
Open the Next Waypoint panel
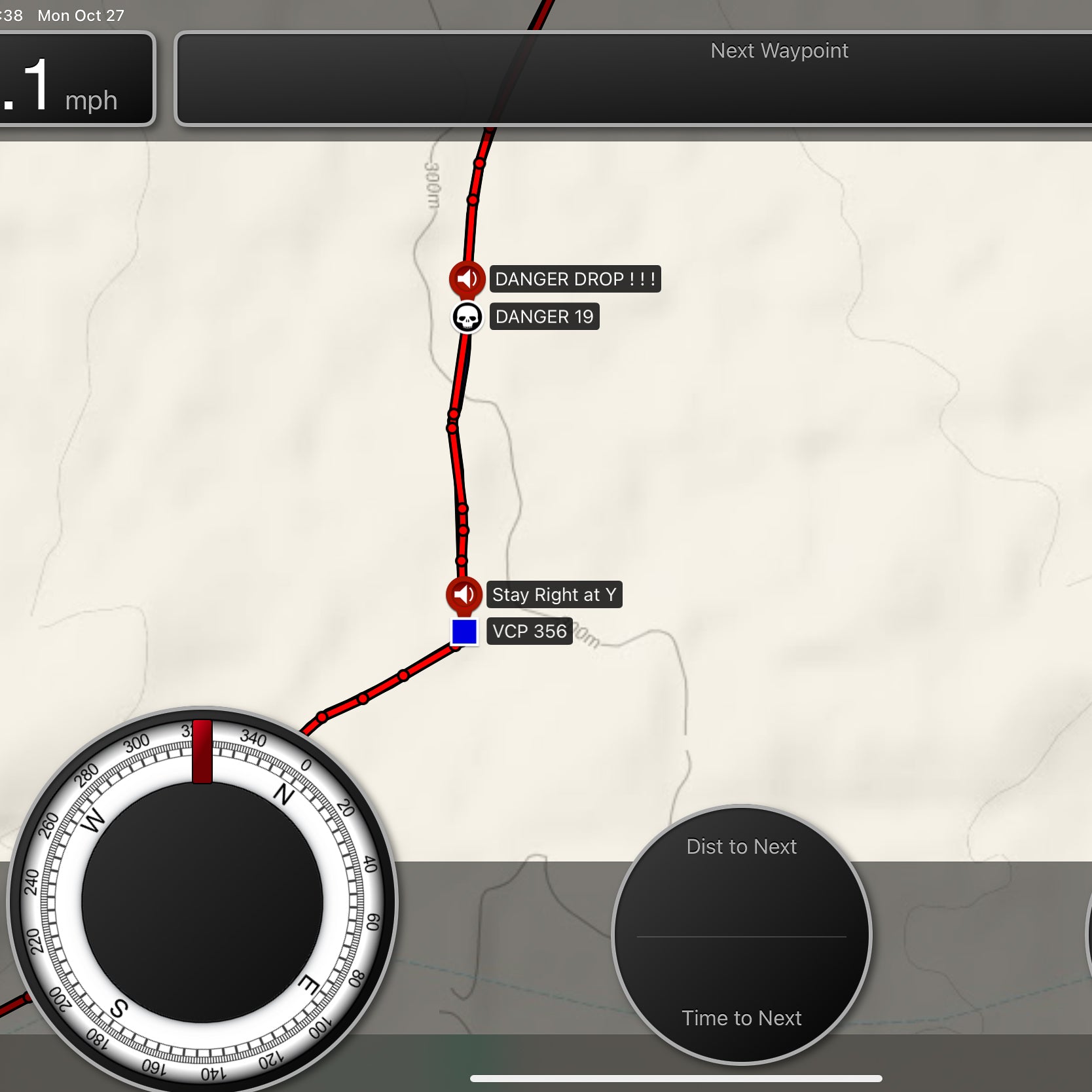pos(632,78)
